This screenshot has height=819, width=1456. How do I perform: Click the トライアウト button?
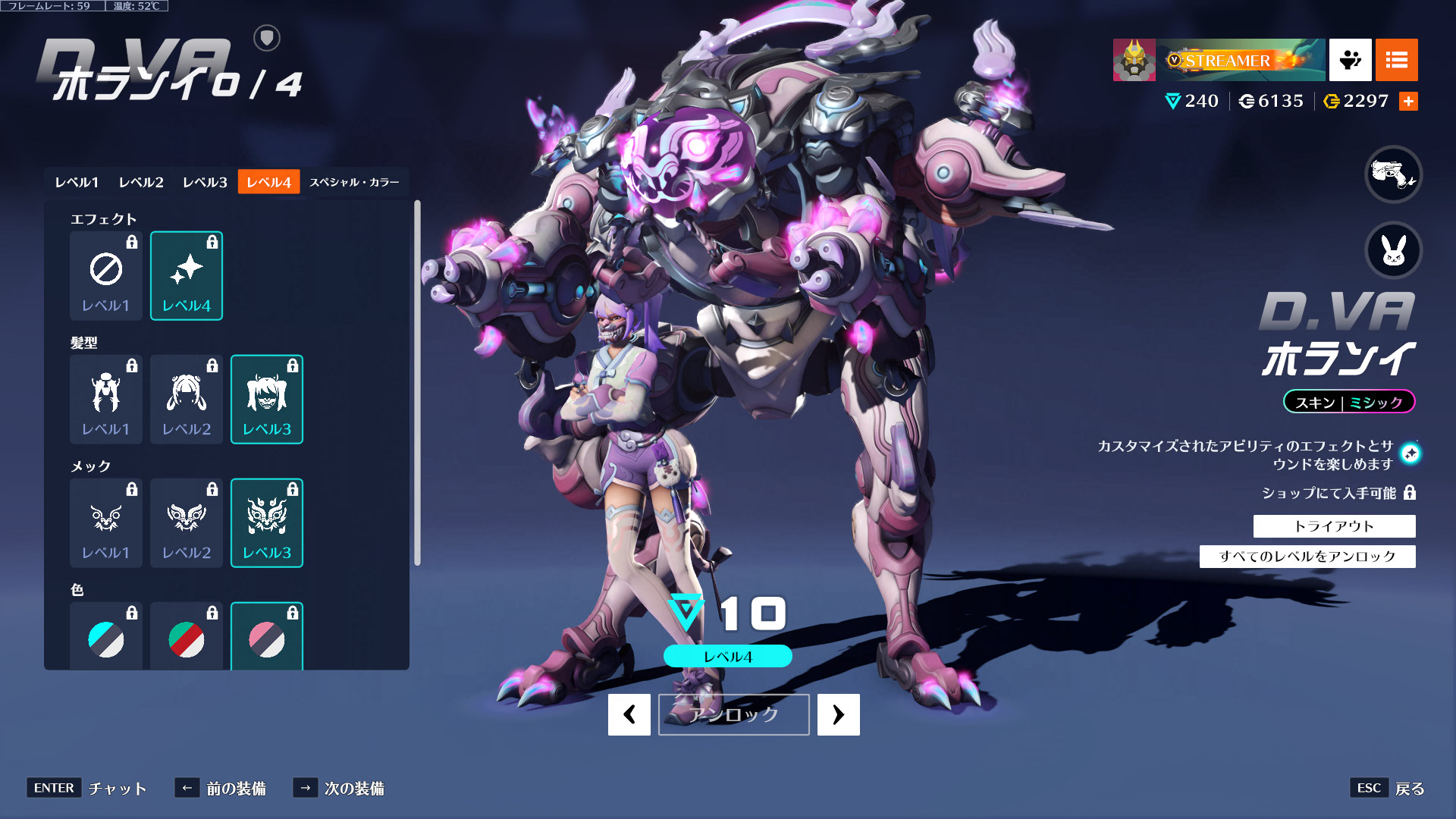[1334, 526]
